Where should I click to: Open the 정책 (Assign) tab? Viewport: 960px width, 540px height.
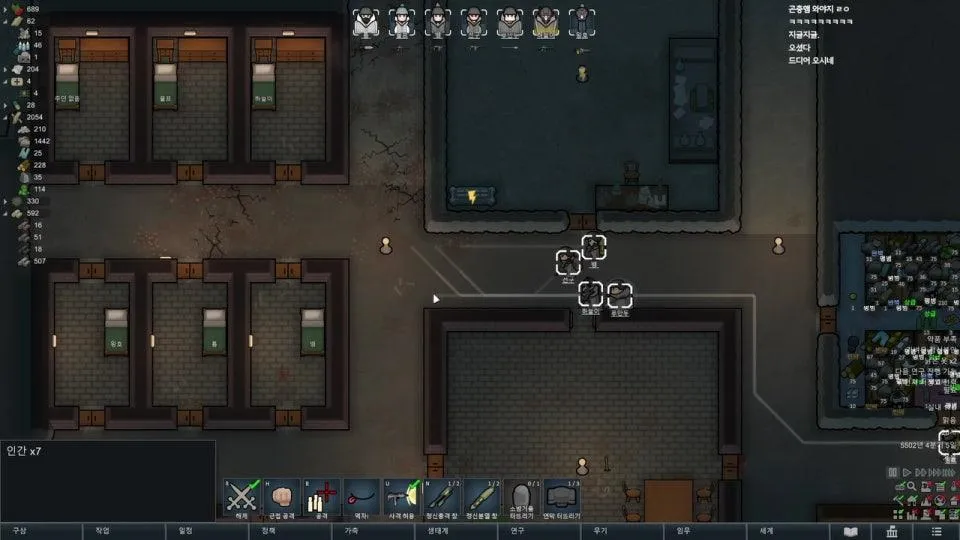tap(268, 531)
